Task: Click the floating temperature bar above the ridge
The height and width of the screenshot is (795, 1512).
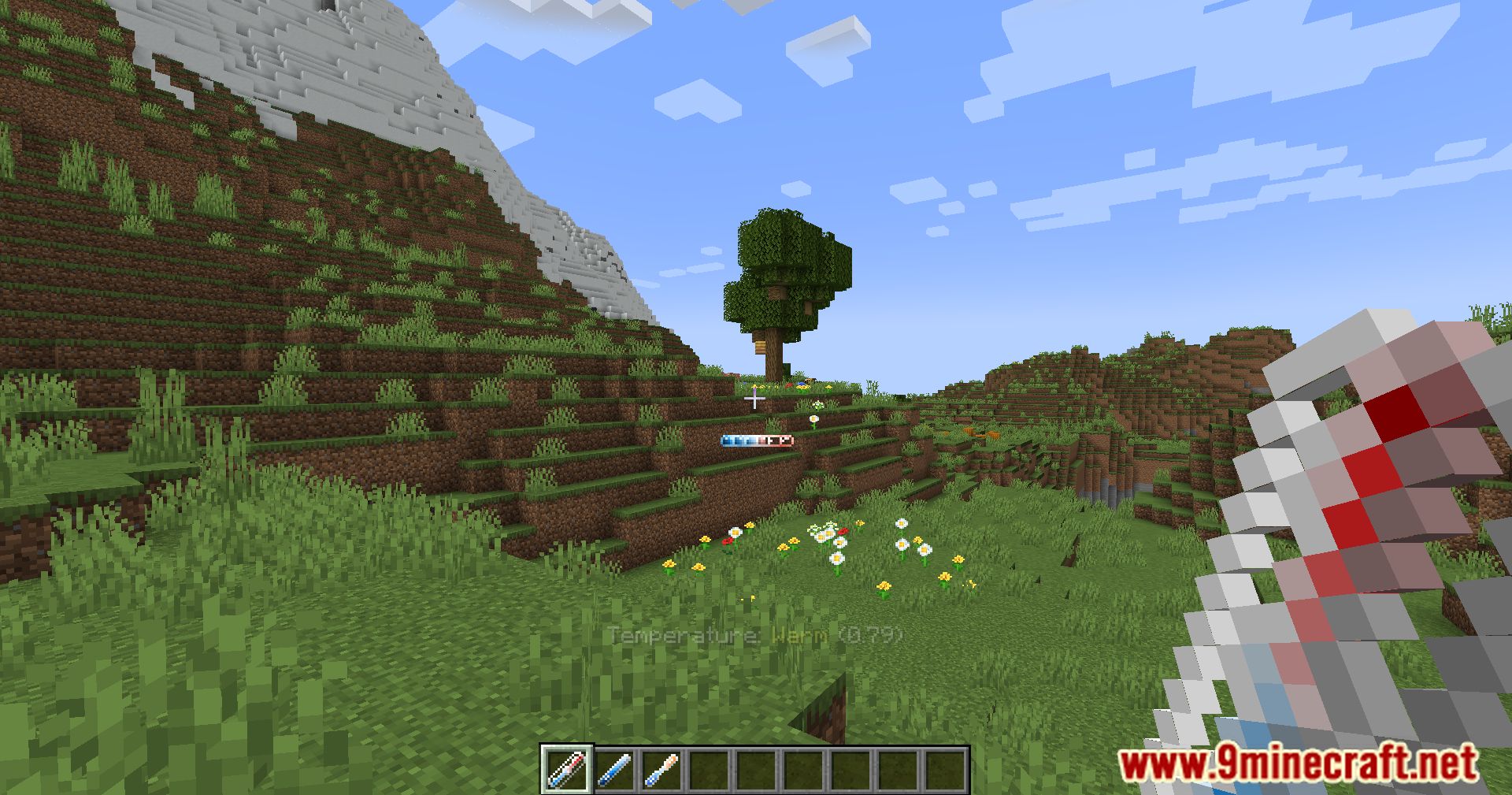Action: pyautogui.click(x=756, y=442)
